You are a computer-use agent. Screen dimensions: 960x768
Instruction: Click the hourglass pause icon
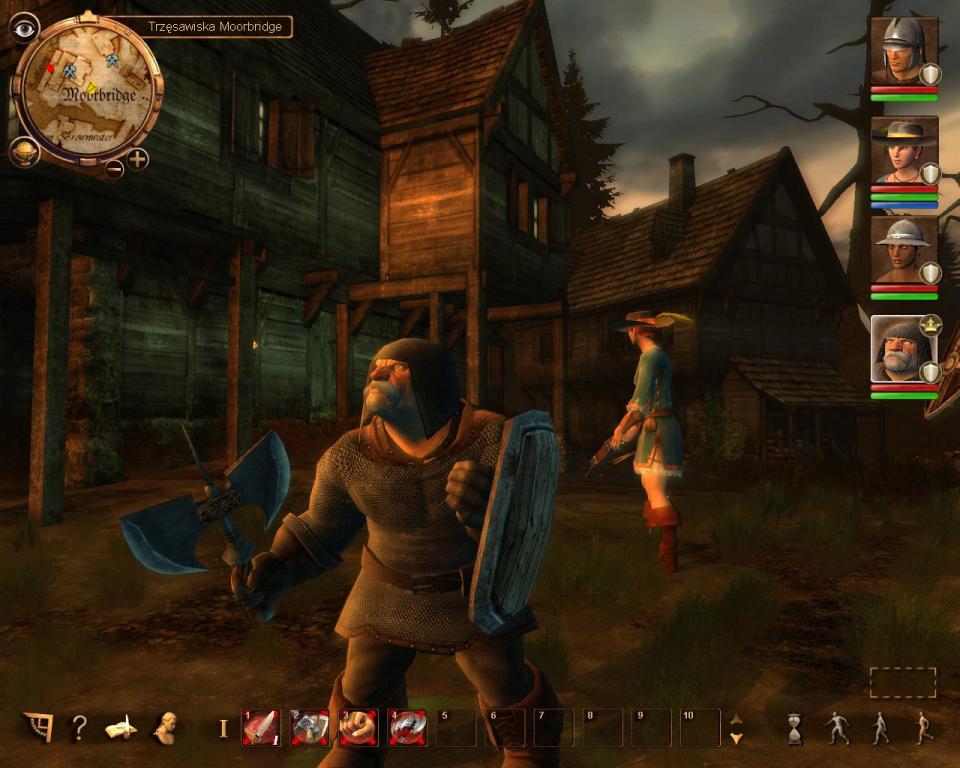pyautogui.click(x=795, y=728)
